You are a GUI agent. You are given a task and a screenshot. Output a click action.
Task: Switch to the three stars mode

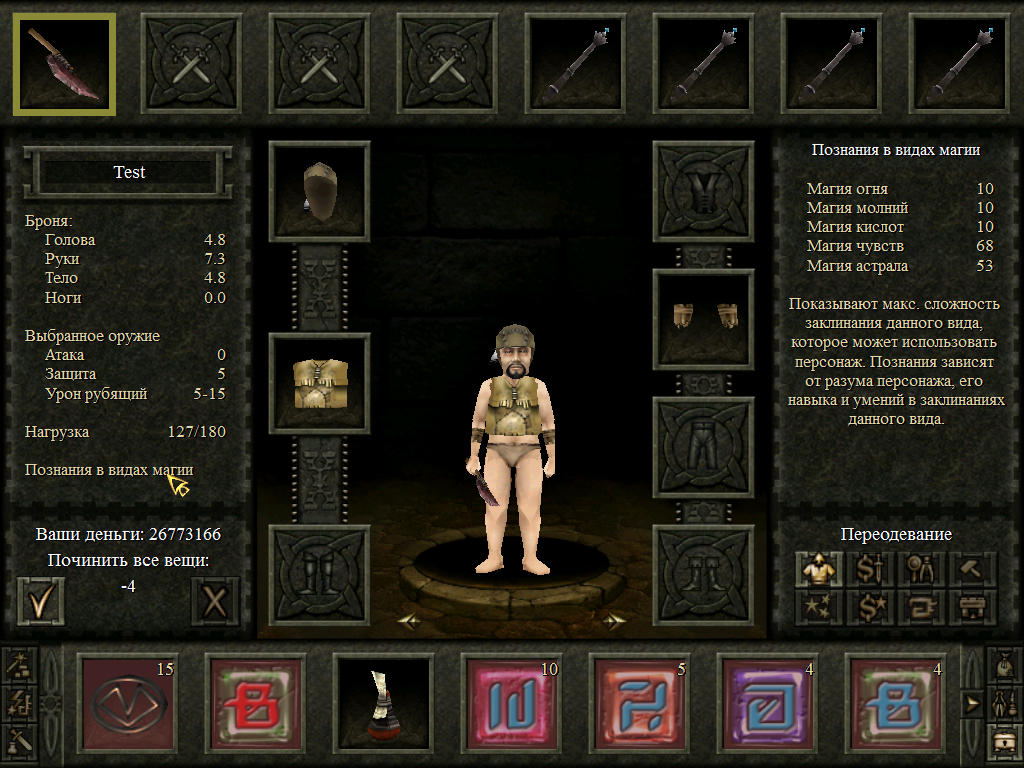pyautogui.click(x=819, y=606)
